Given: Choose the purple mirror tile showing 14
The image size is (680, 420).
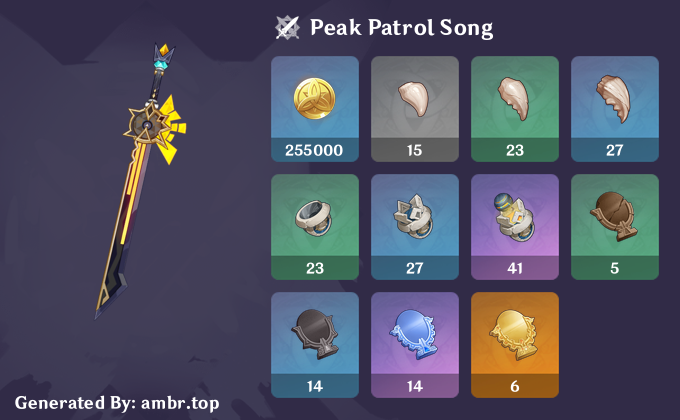Looking at the screenshot, I should point(415,344).
